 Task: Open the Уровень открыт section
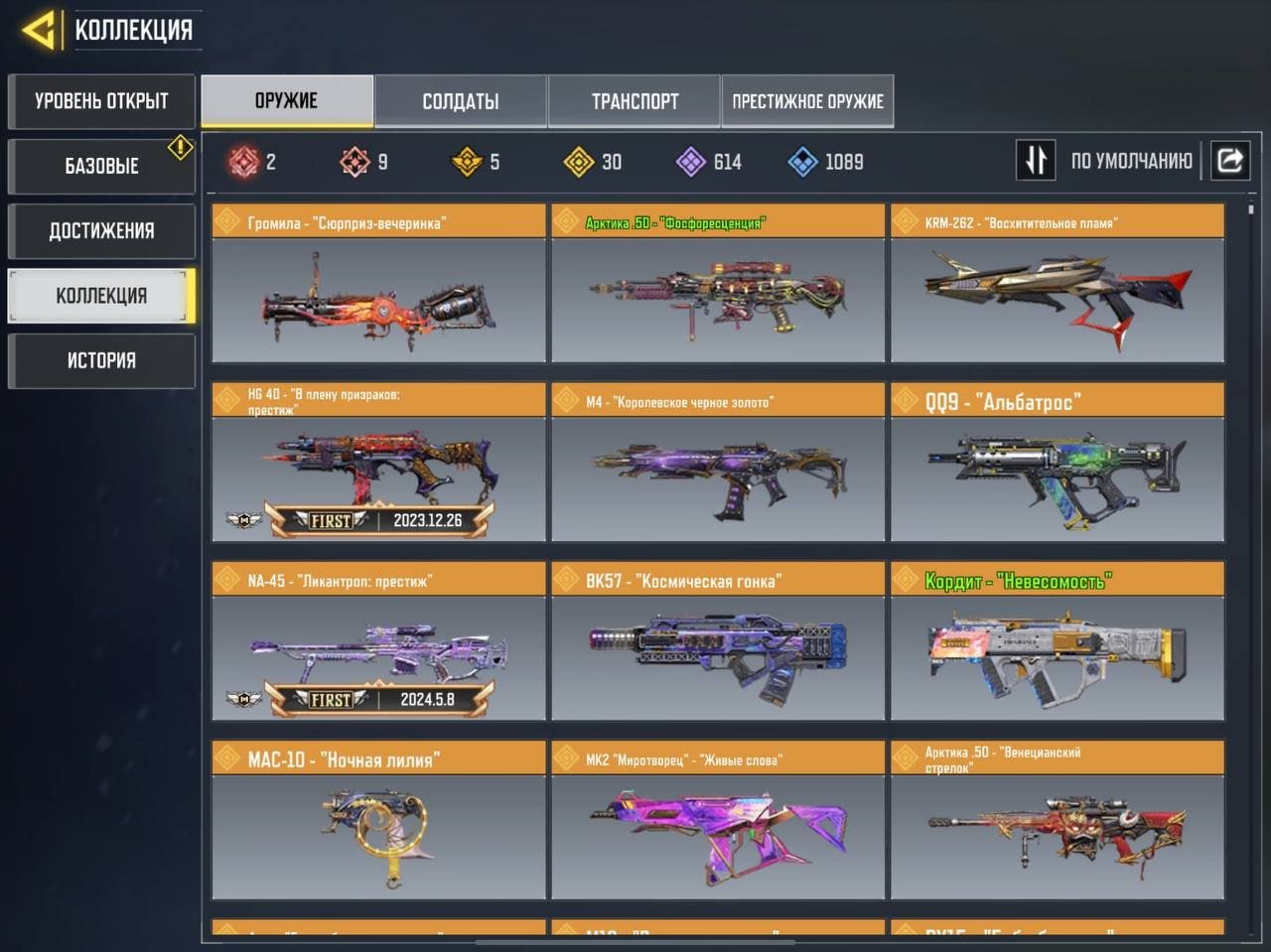click(101, 101)
